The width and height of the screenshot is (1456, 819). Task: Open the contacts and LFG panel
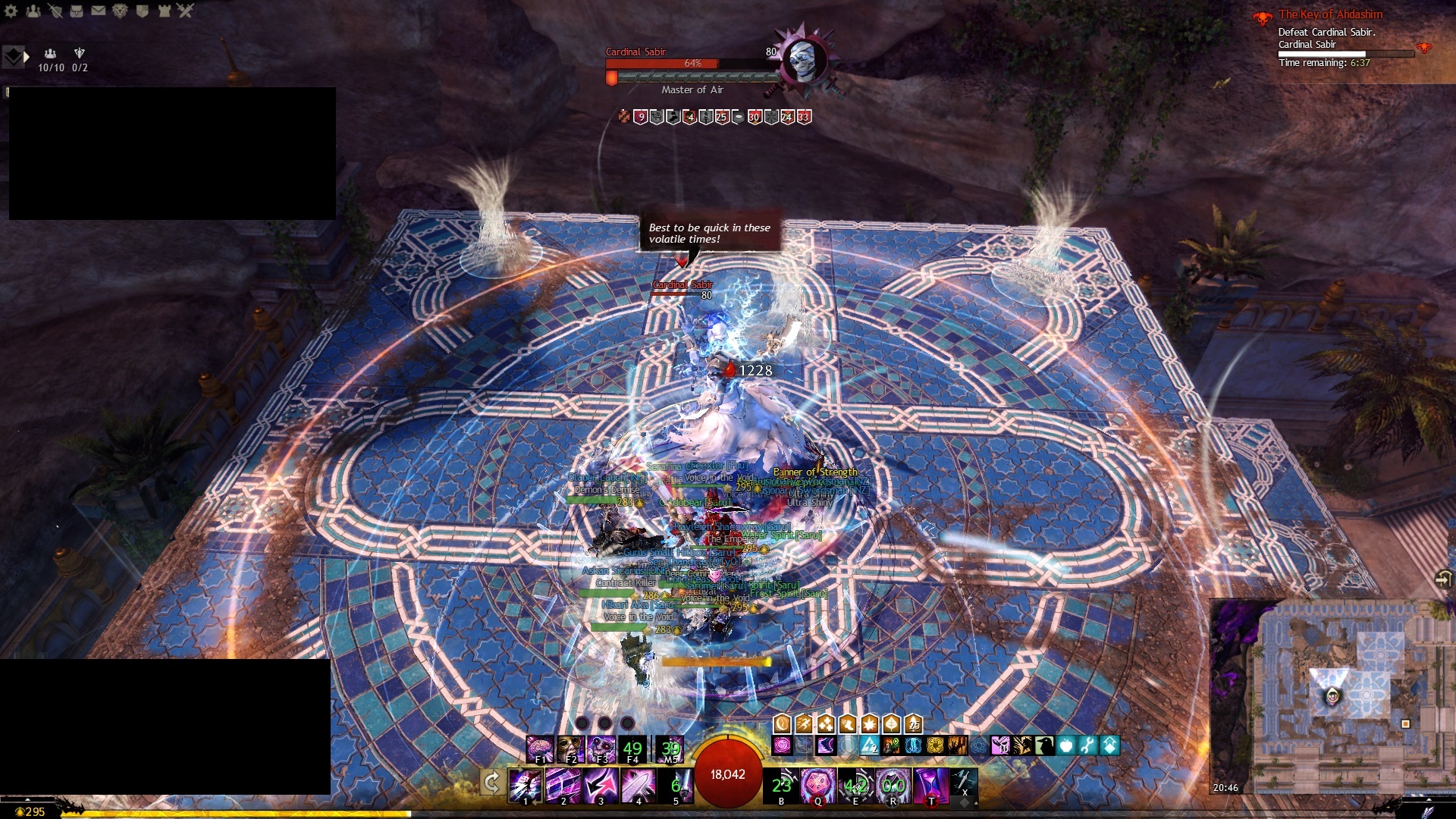tap(33, 11)
